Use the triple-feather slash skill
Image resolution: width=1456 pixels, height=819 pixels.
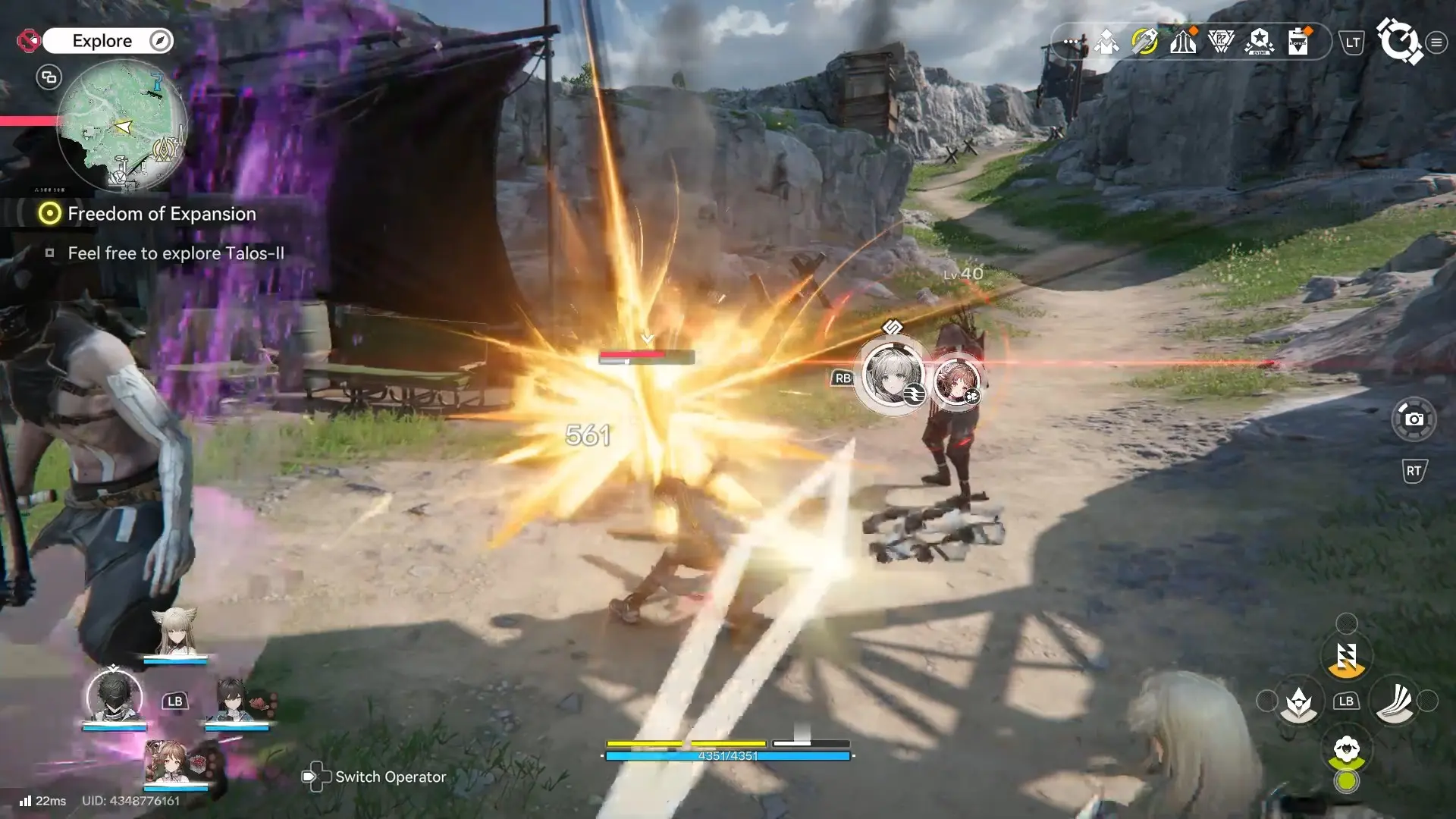tap(1395, 701)
